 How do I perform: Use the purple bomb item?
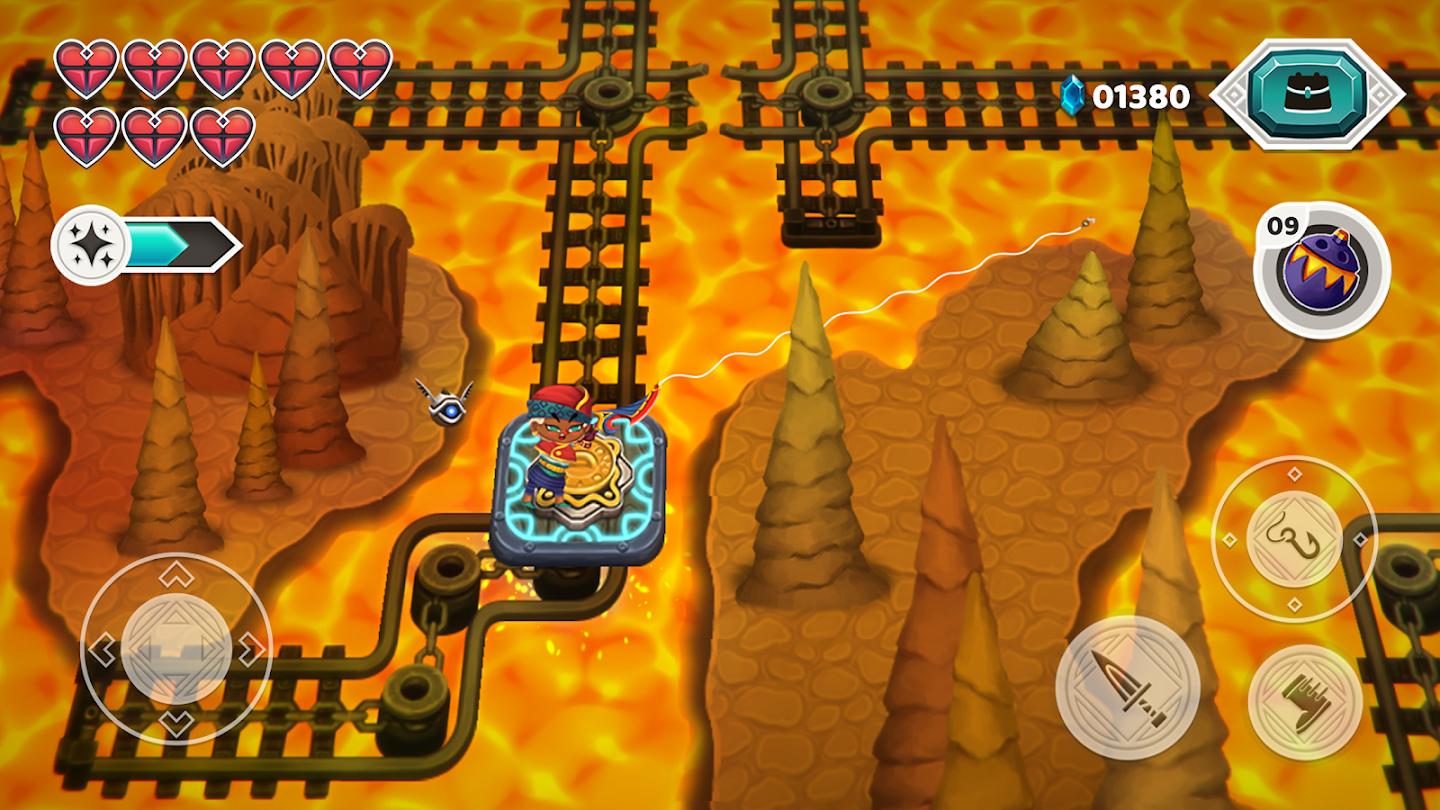1323,267
